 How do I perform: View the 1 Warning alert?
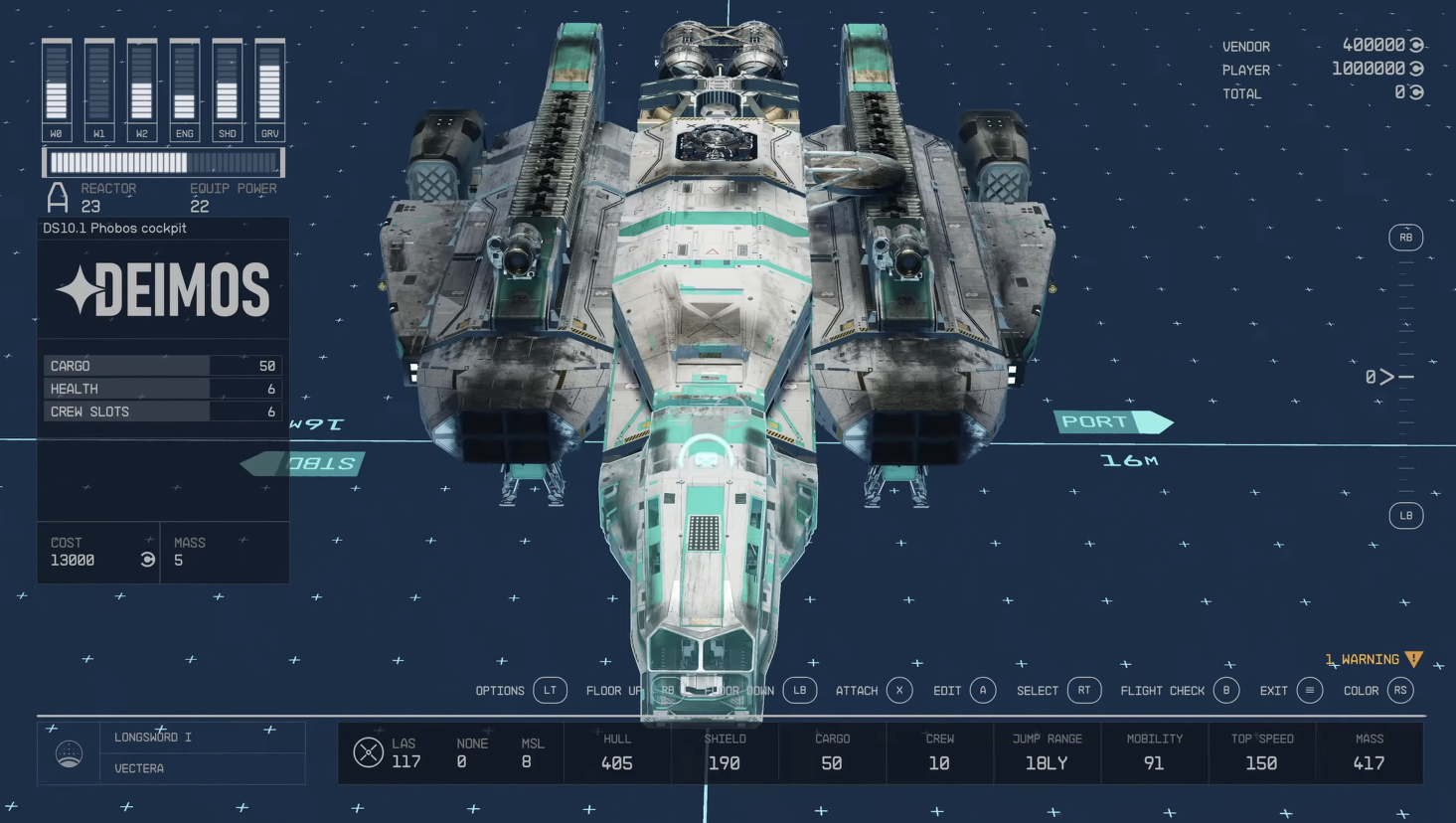tap(1373, 659)
